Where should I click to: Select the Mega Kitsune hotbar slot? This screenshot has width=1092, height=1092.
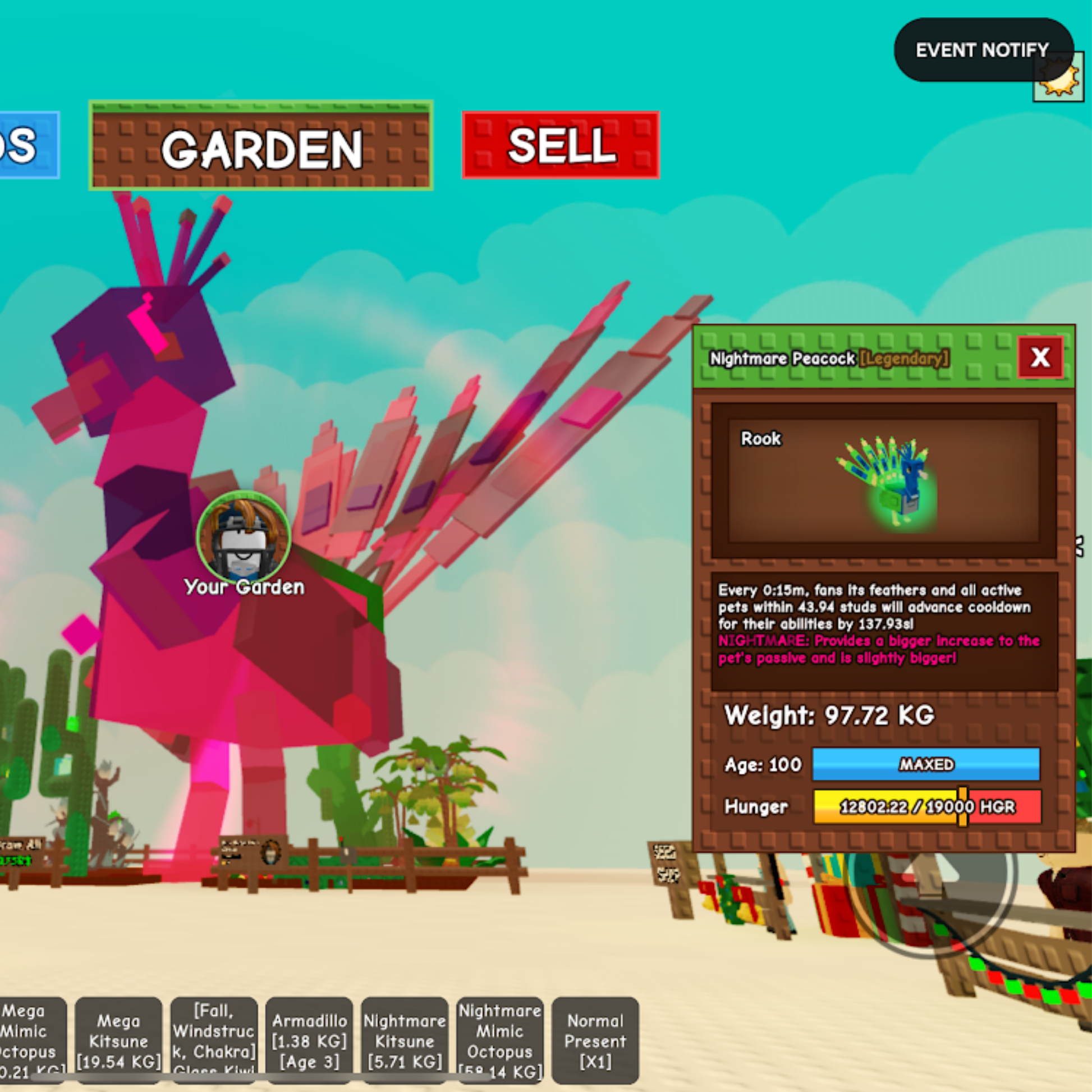(x=119, y=1040)
